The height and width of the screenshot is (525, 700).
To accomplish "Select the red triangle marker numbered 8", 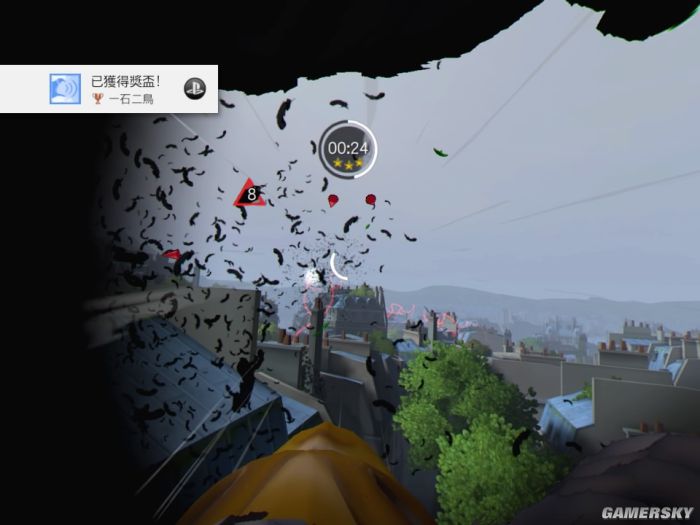I will coord(249,194).
